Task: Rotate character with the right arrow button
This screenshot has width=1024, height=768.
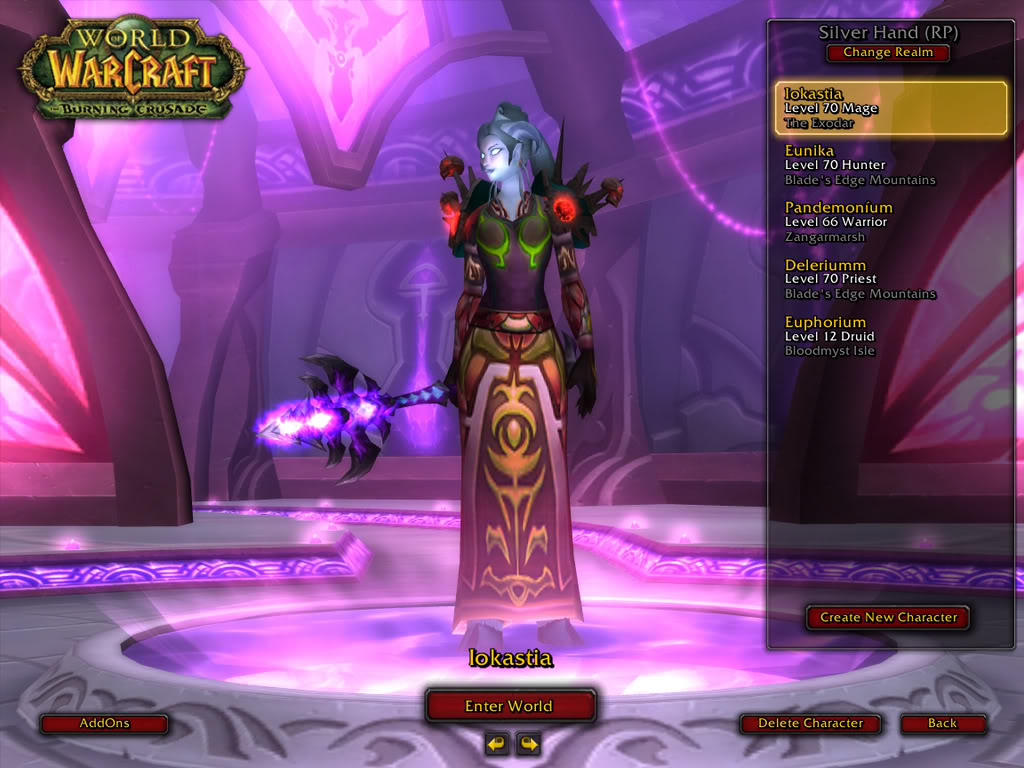Action: (x=527, y=743)
